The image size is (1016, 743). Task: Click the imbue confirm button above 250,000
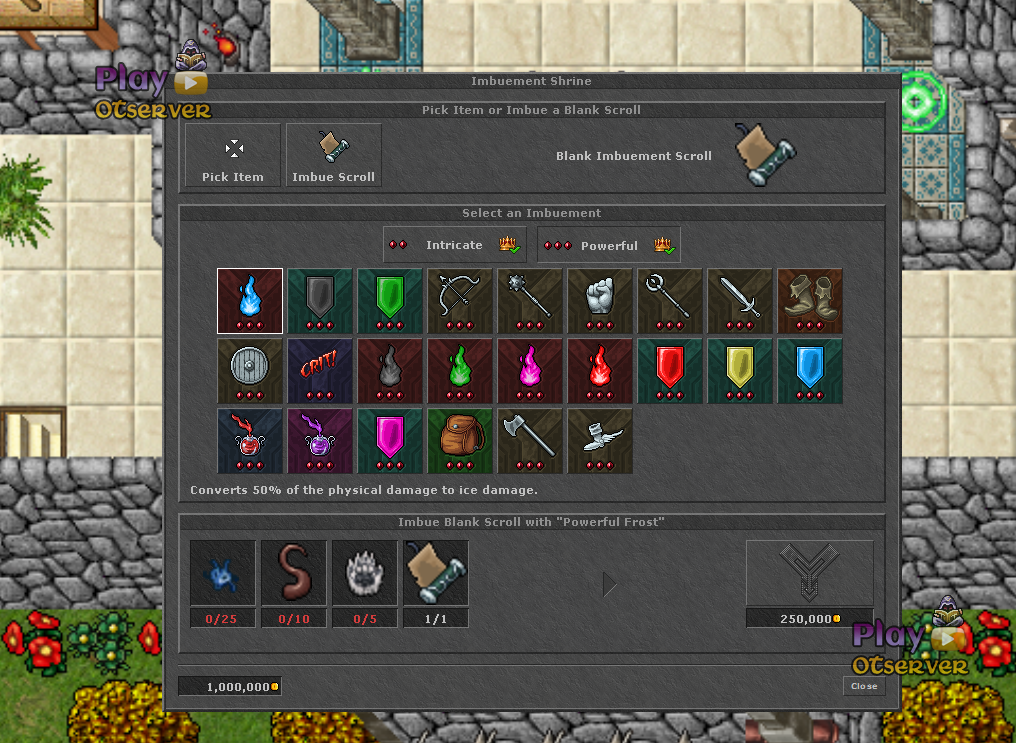pos(809,573)
